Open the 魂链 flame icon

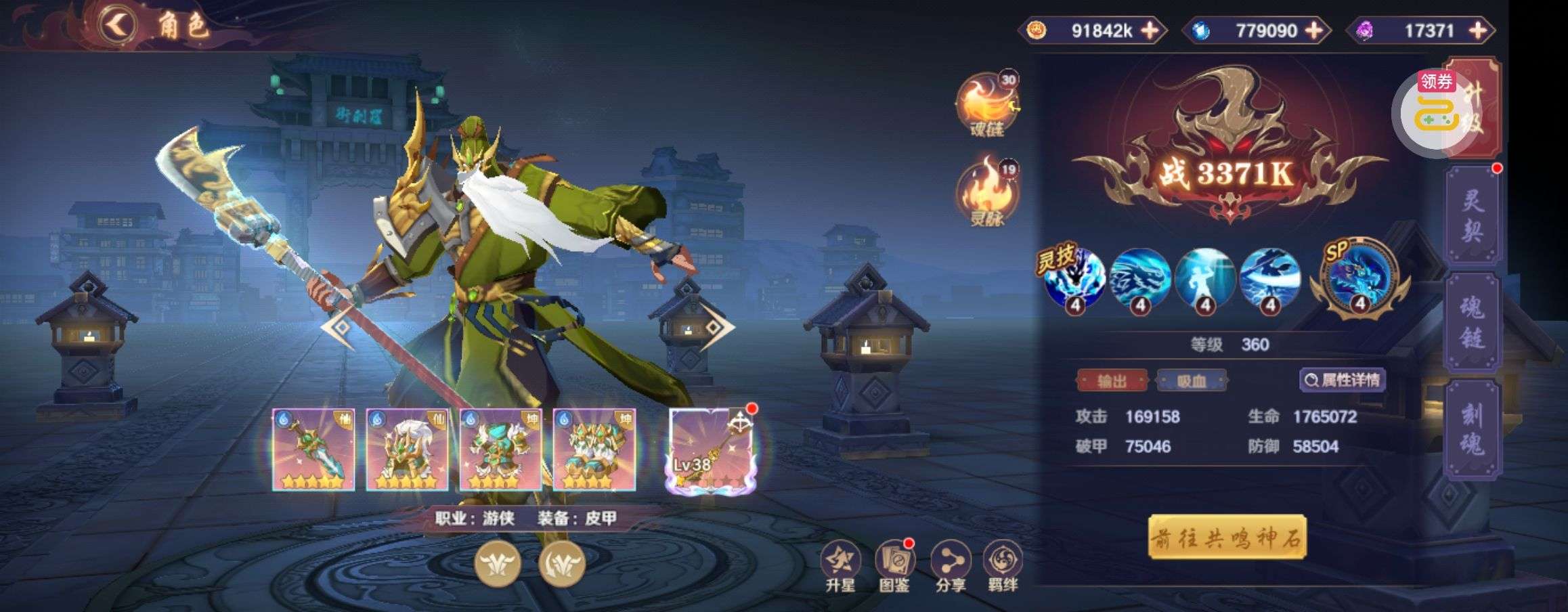986,105
